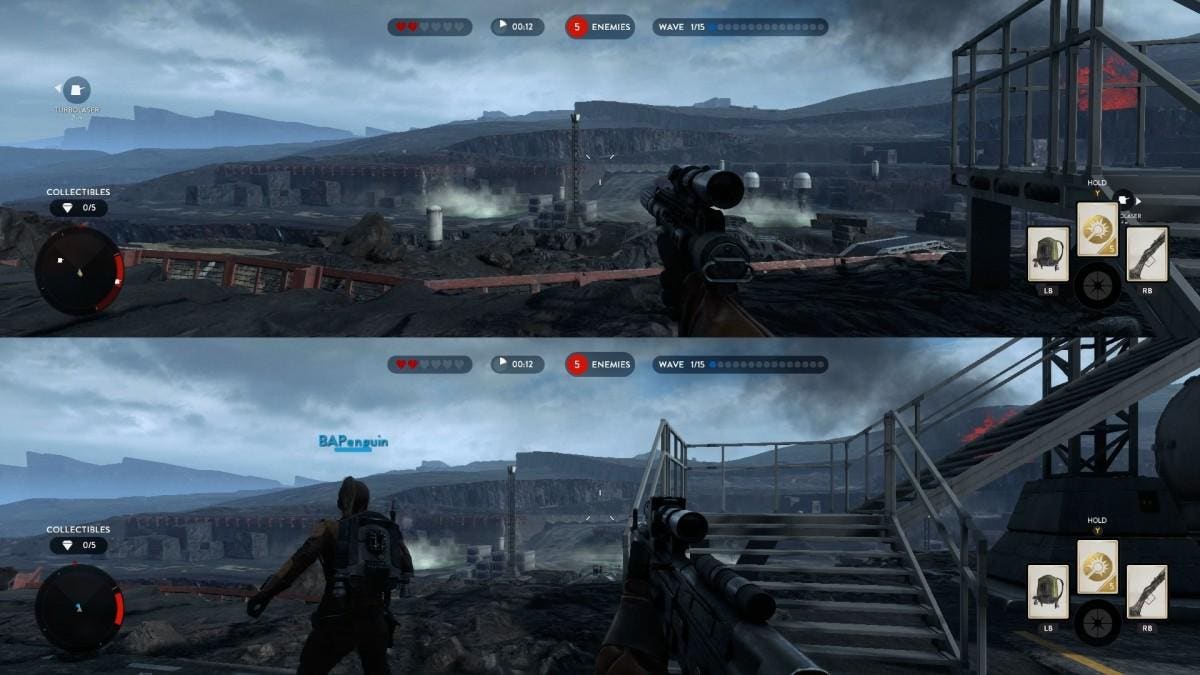
Task: Open the radar minimap in the lower split-screen view
Action: point(79,609)
